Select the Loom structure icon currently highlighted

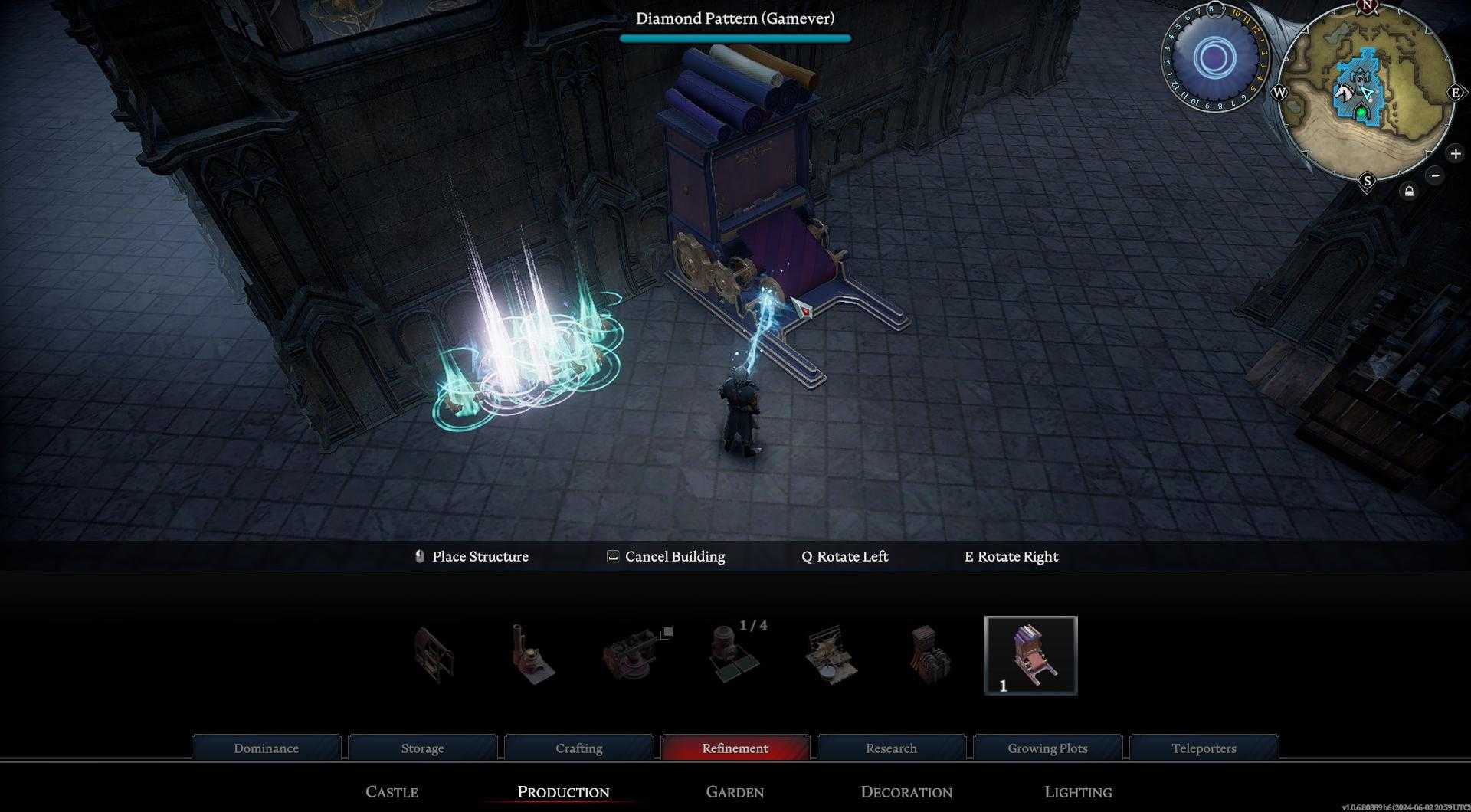click(x=1030, y=655)
